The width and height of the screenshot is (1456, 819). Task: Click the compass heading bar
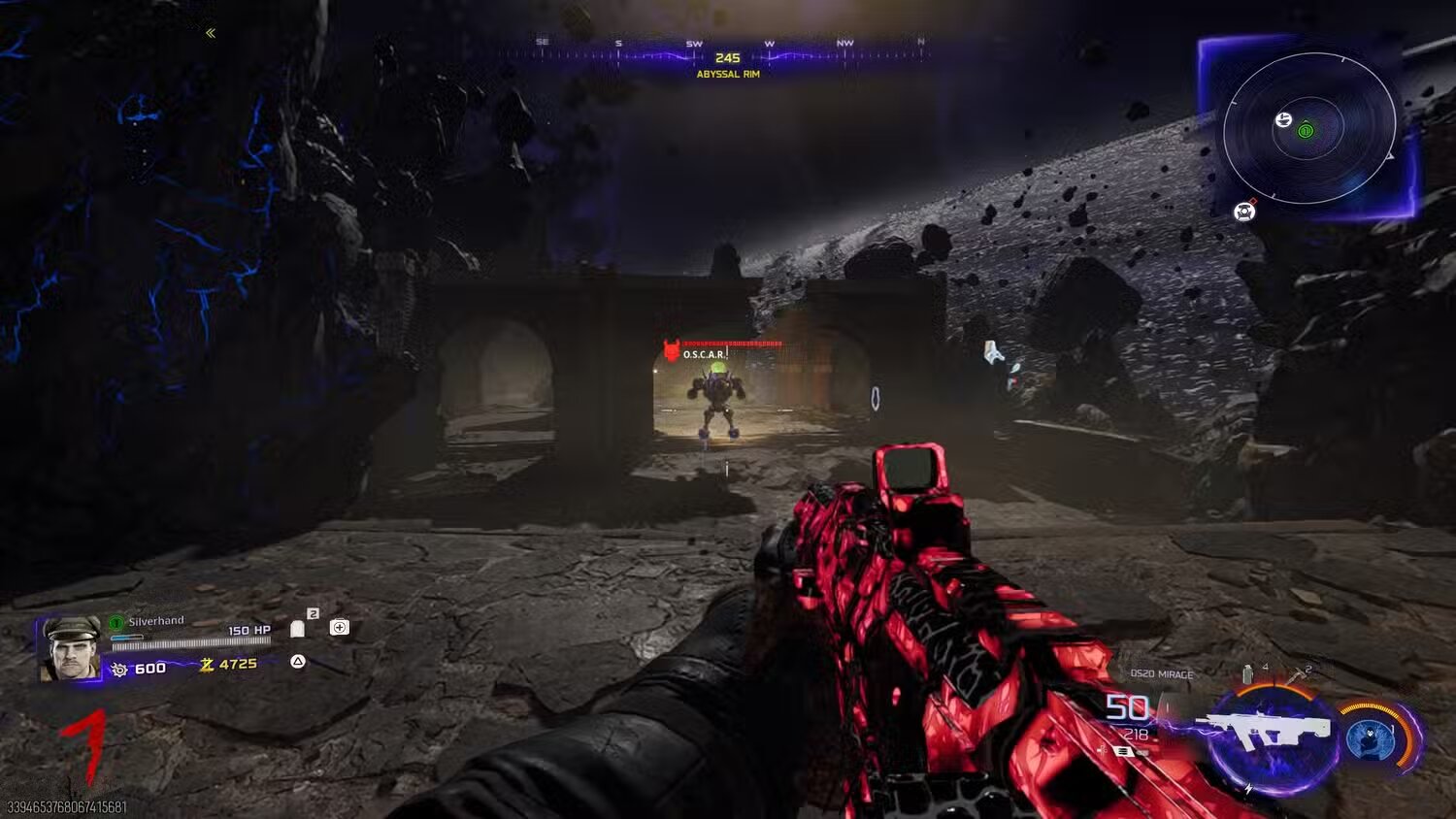726,53
